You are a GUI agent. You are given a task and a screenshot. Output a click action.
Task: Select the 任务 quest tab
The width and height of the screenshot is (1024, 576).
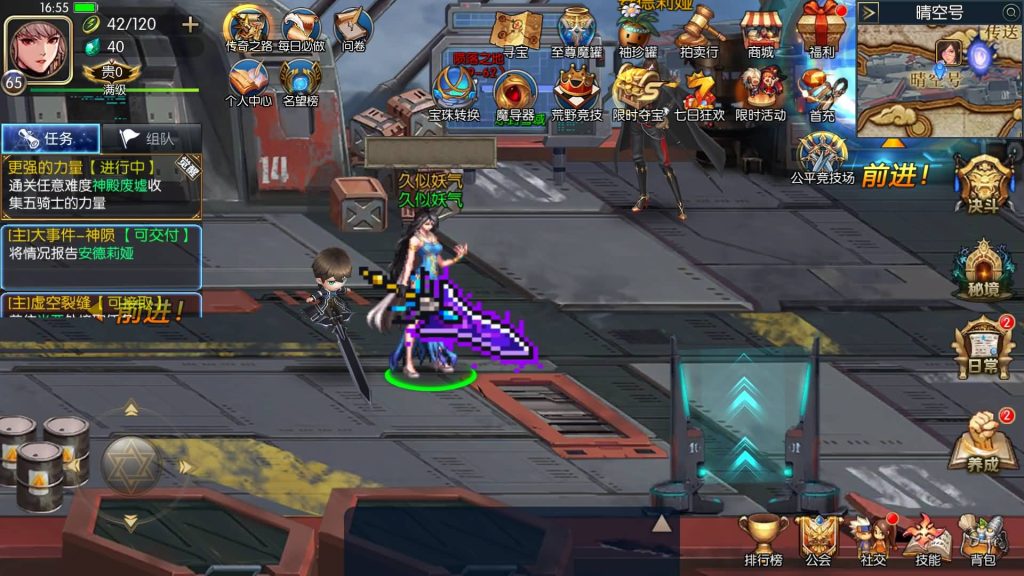click(51, 140)
